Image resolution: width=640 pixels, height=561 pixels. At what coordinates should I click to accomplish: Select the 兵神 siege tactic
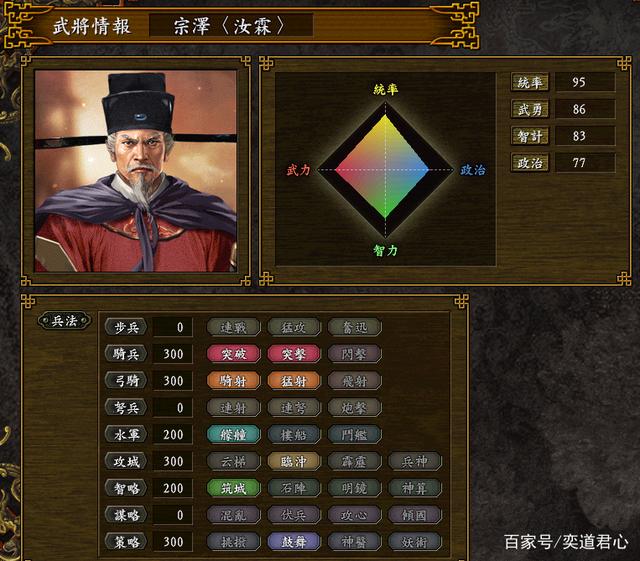414,462
